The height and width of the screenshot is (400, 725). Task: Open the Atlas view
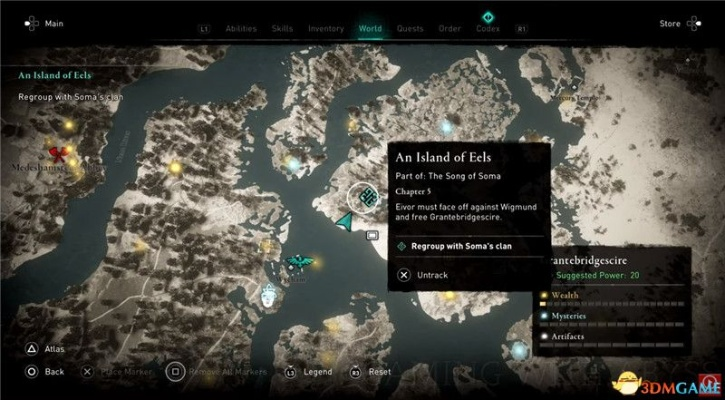click(x=54, y=350)
